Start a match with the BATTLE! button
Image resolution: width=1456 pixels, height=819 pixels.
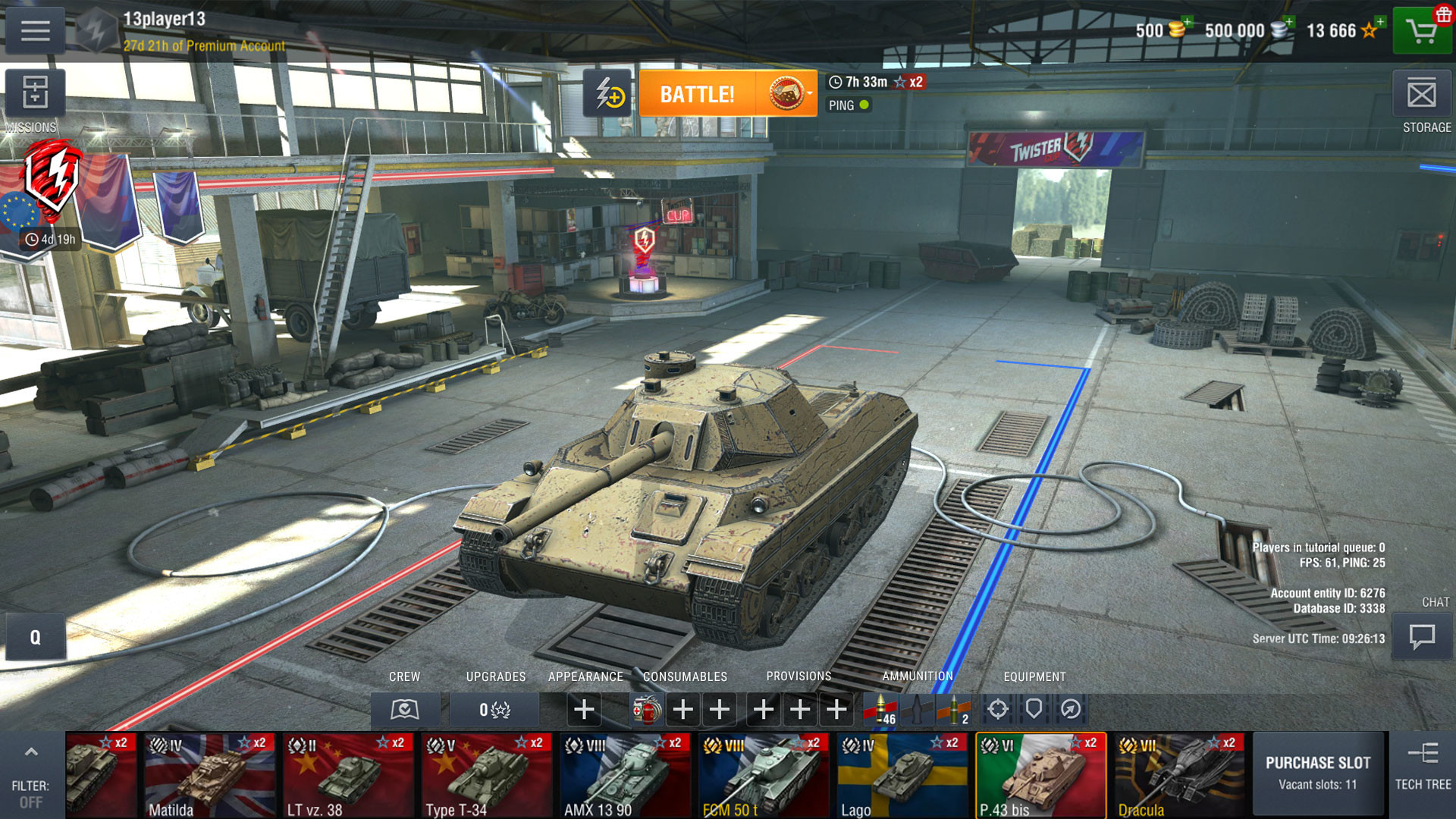697,94
